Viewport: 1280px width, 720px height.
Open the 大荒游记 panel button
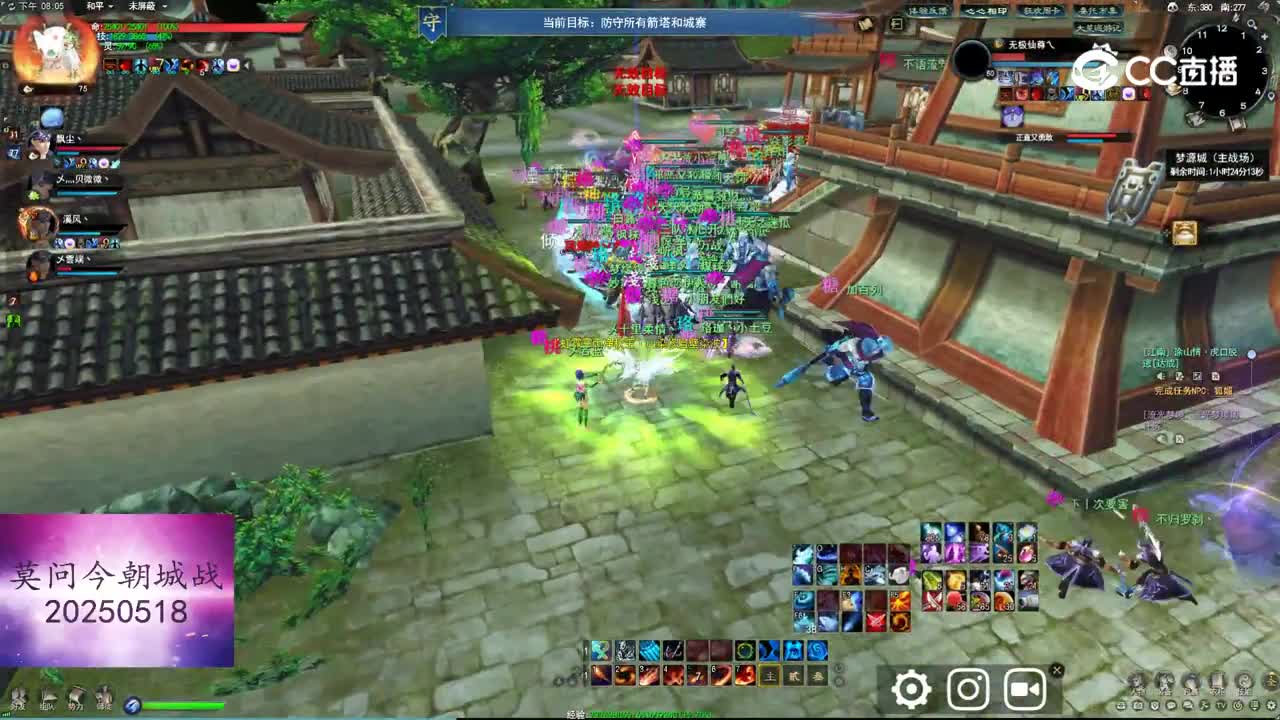pos(1100,28)
